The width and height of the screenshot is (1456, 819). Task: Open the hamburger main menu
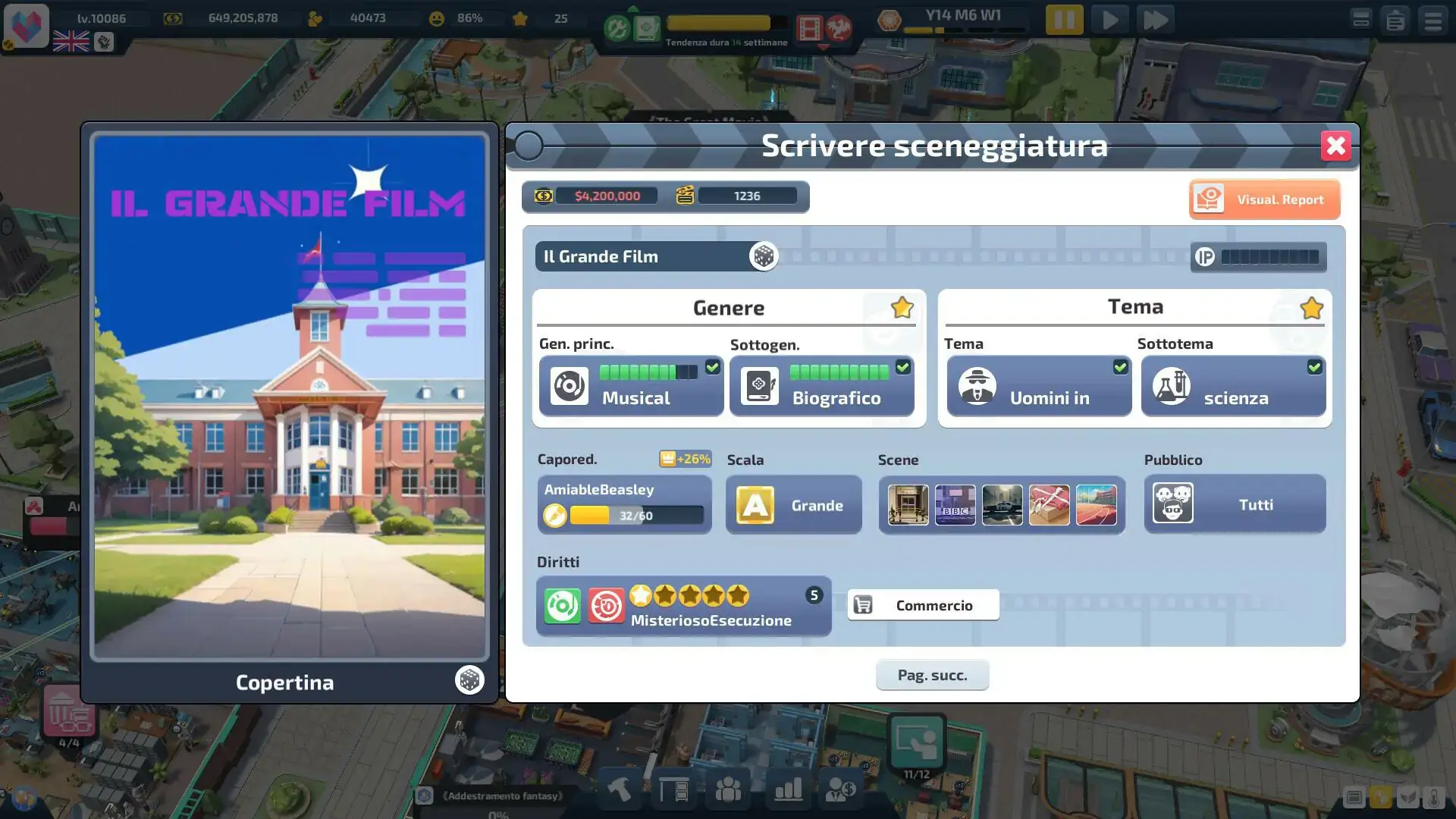pos(1432,20)
